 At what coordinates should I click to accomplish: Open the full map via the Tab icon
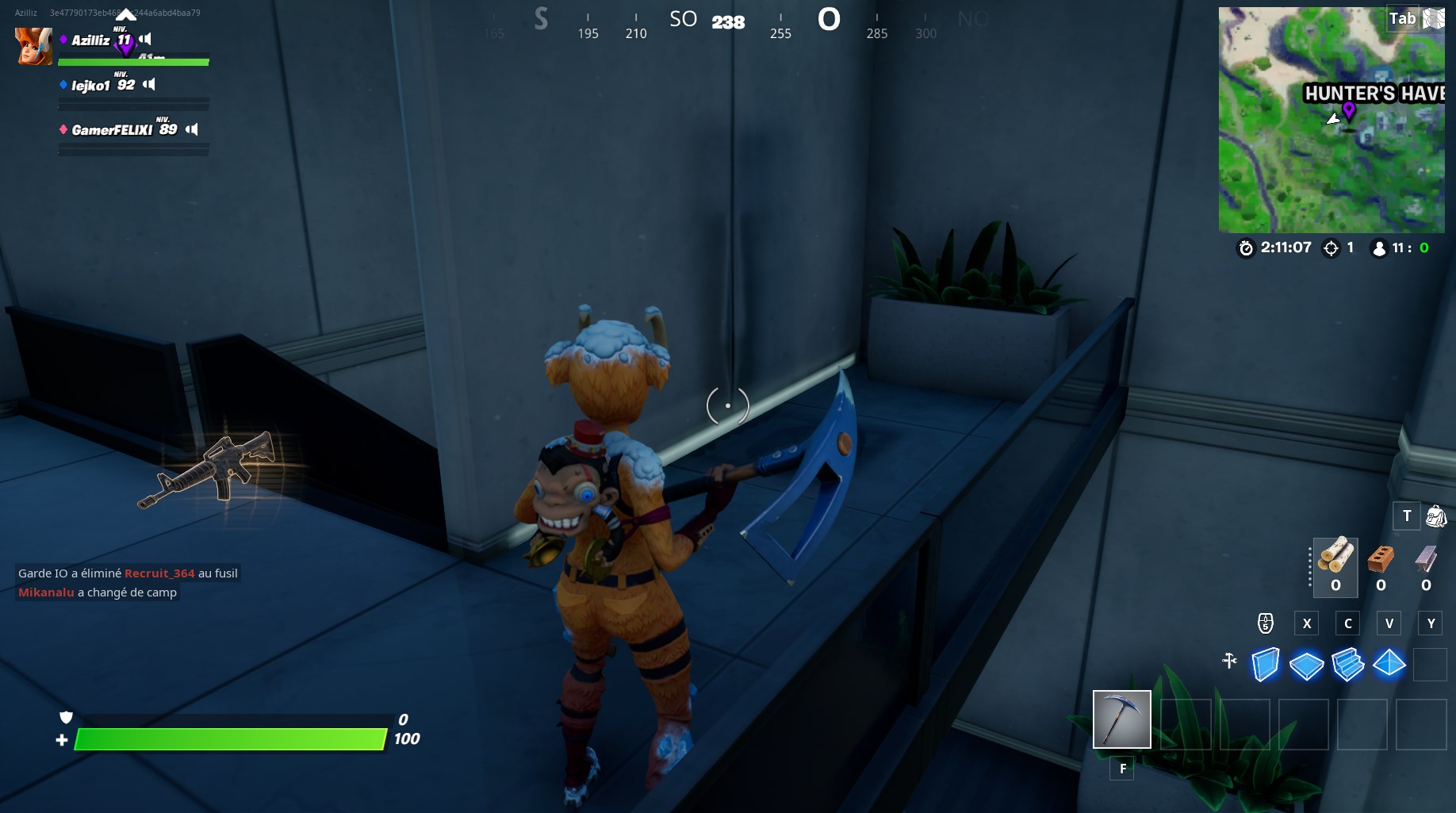coord(1401,19)
